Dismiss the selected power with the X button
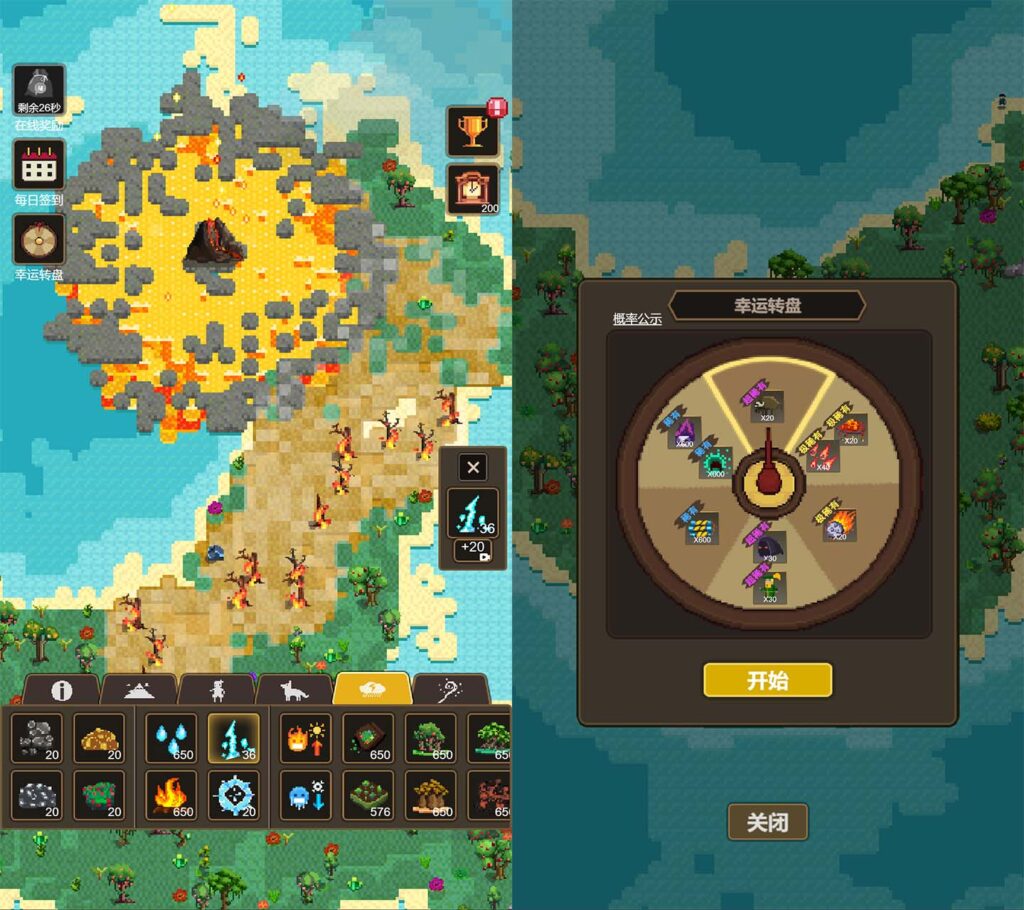Viewport: 1024px width, 910px height. pyautogui.click(x=473, y=466)
